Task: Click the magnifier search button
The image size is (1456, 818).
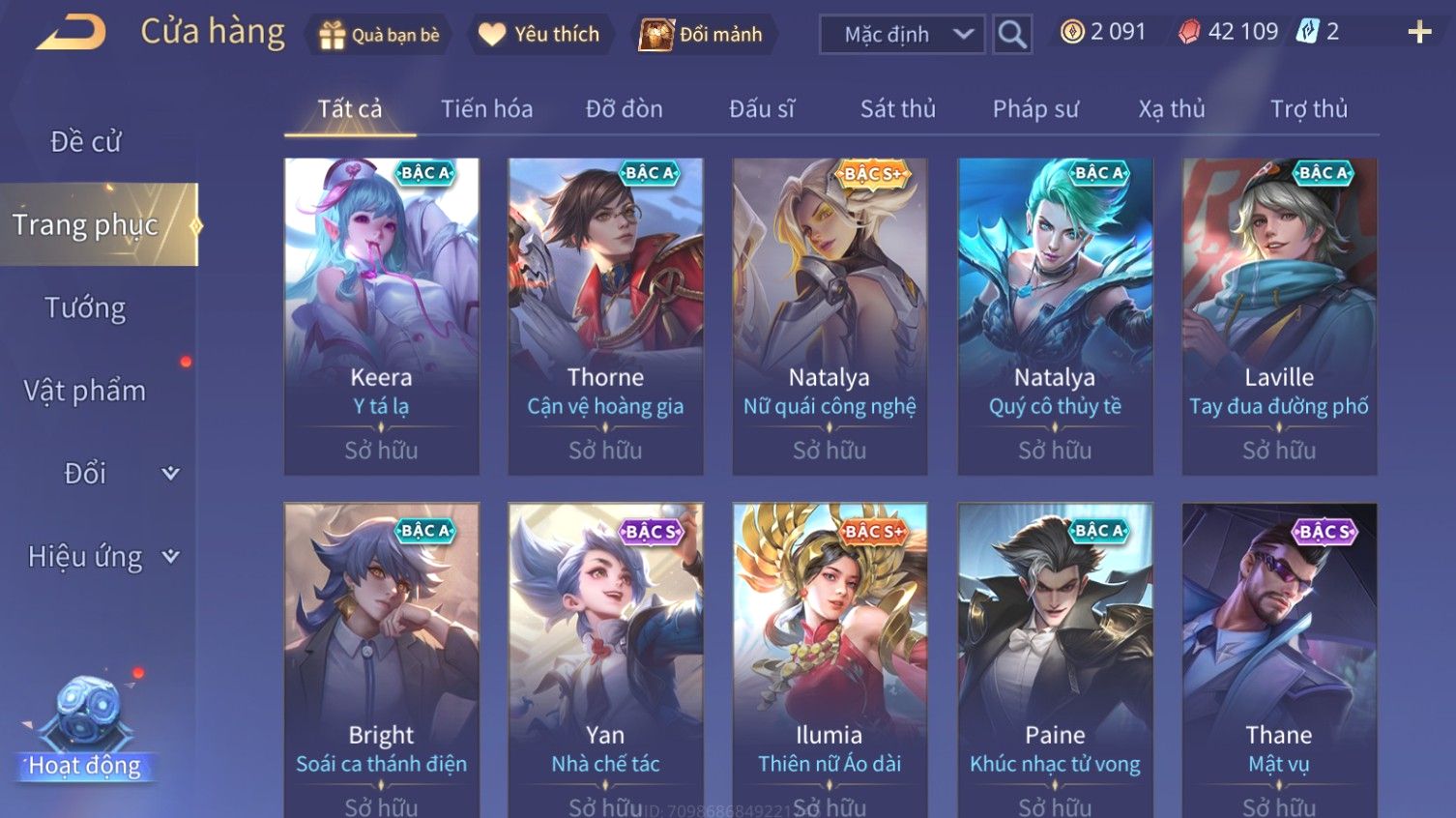Action: pyautogui.click(x=1012, y=35)
